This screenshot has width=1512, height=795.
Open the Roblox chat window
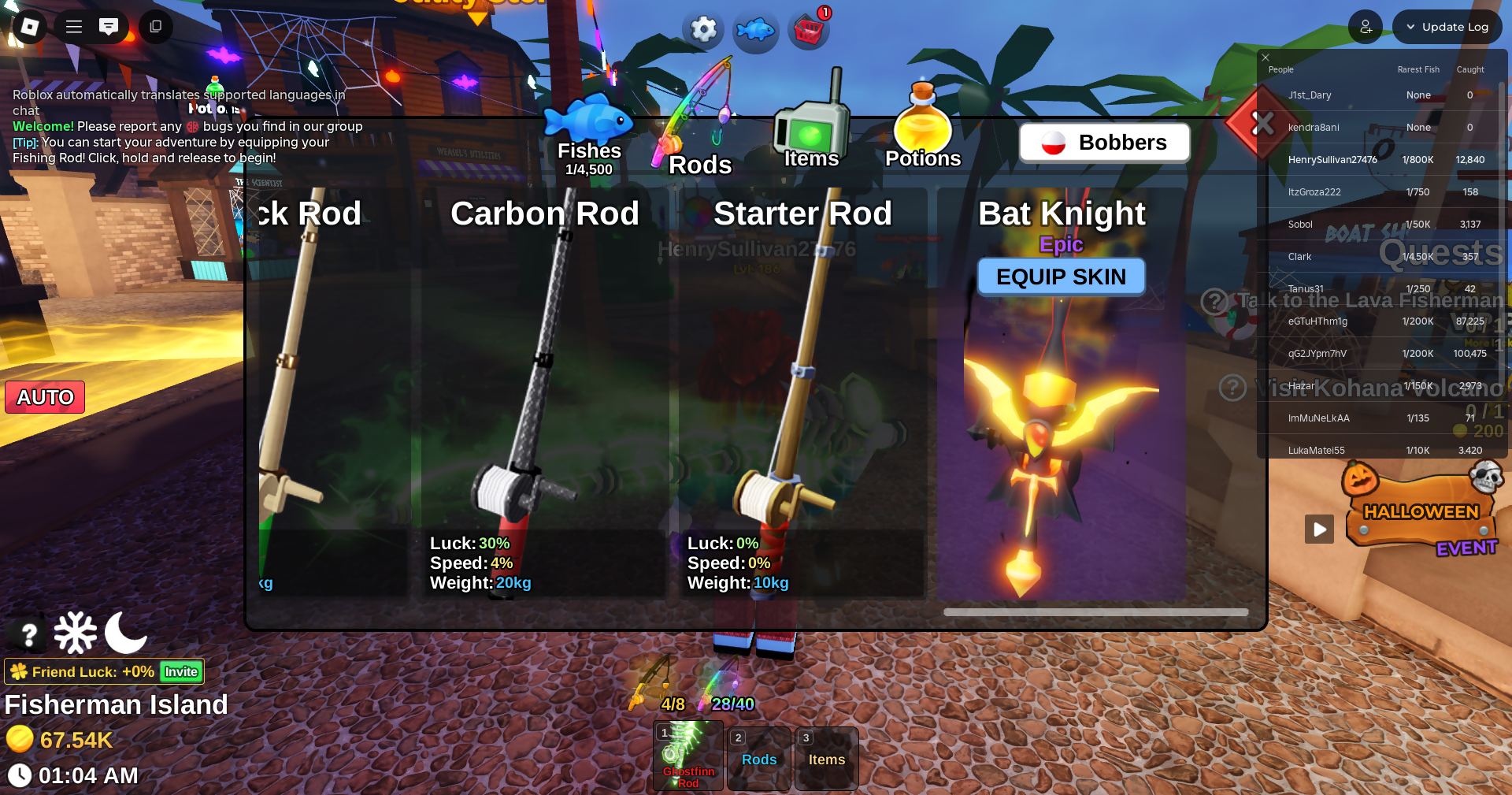(x=109, y=27)
